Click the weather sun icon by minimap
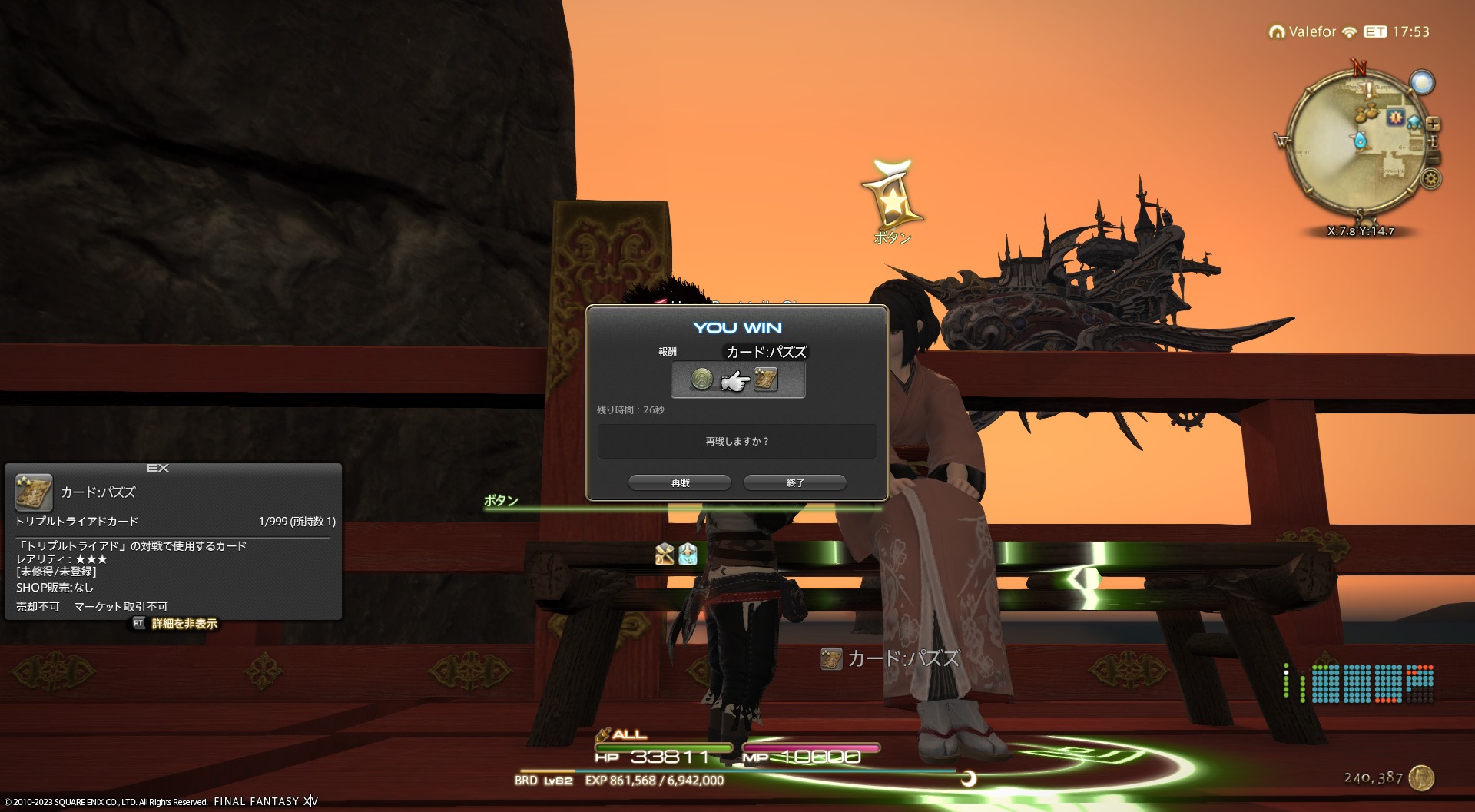The image size is (1475, 812). 1422,82
